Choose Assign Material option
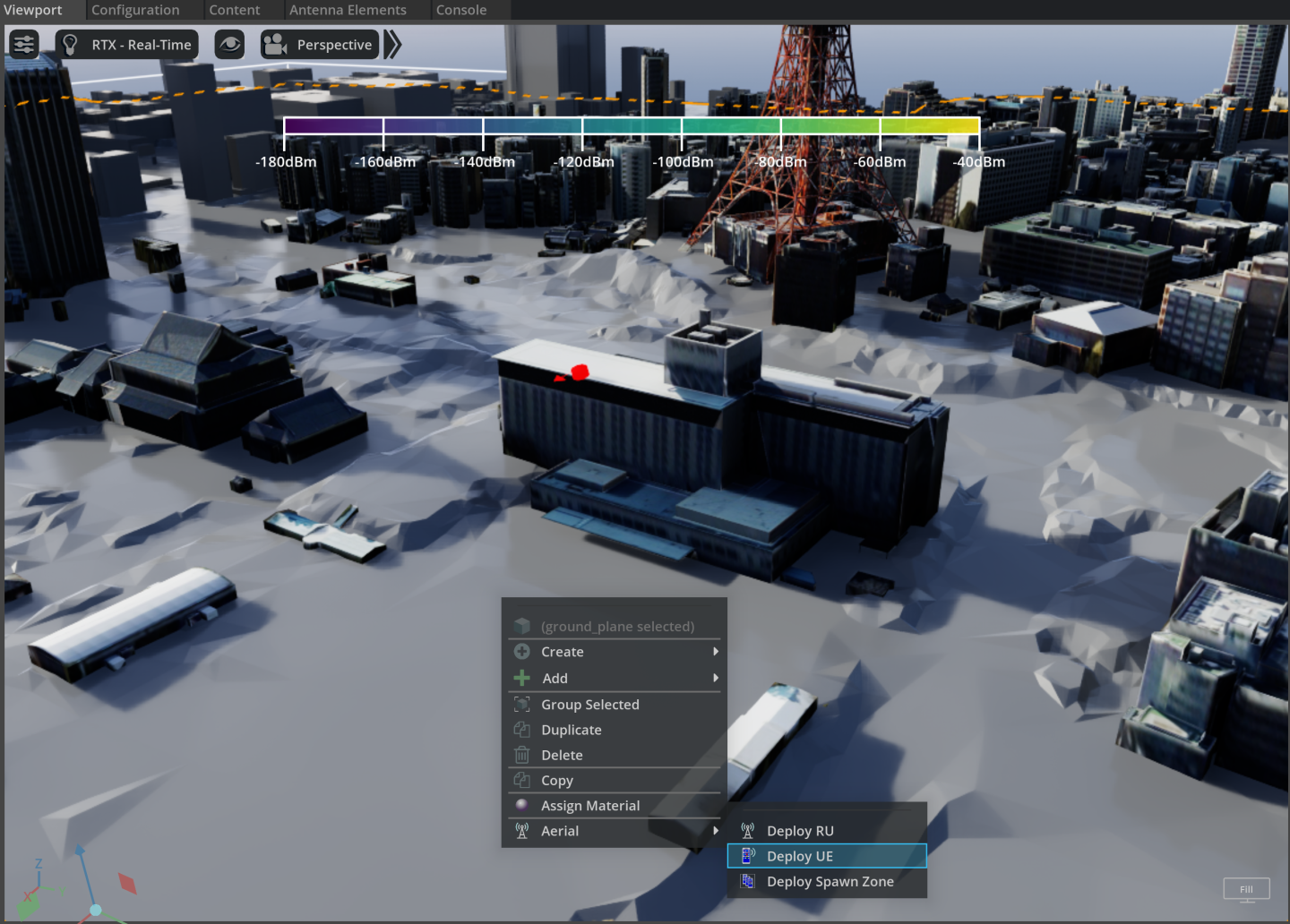This screenshot has height=924, width=1290. pyautogui.click(x=590, y=806)
